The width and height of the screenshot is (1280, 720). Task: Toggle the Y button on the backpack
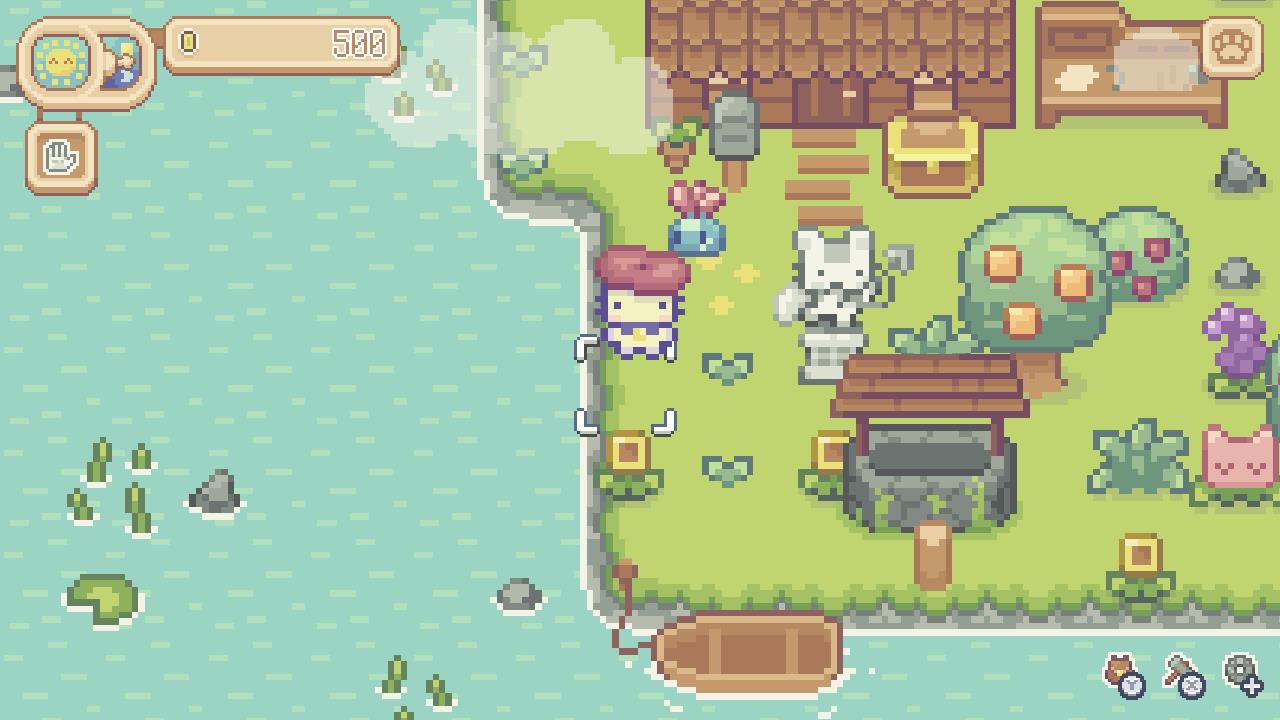pos(1132,687)
